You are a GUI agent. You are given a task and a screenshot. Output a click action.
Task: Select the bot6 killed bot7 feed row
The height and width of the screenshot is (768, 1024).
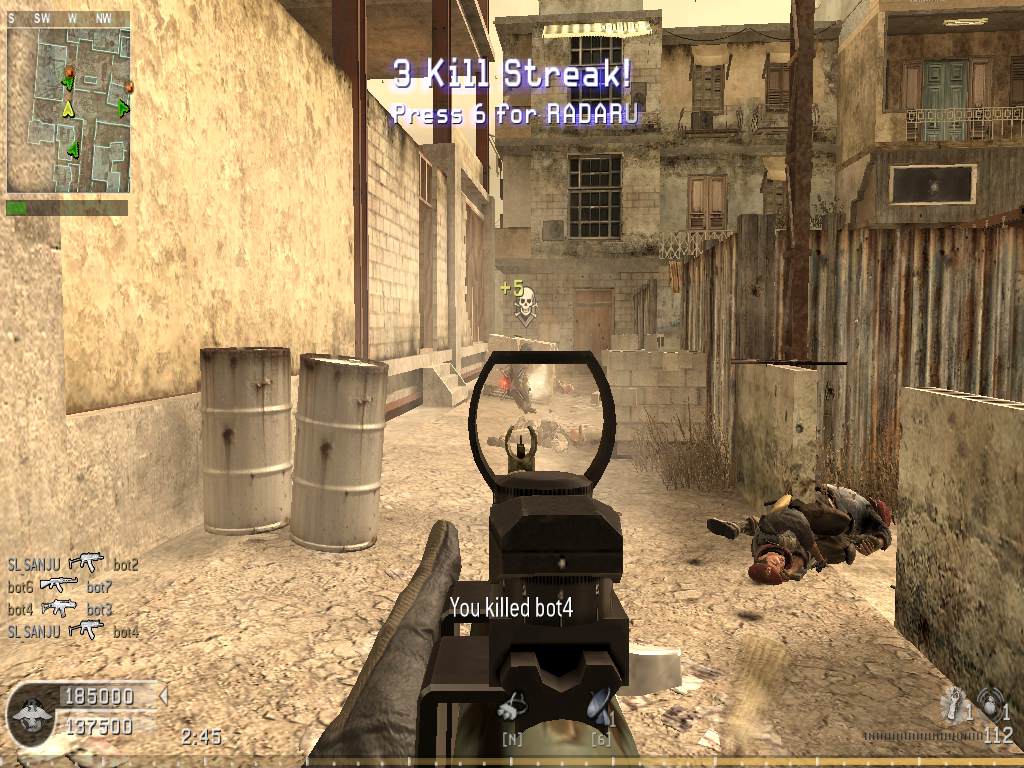(59, 586)
